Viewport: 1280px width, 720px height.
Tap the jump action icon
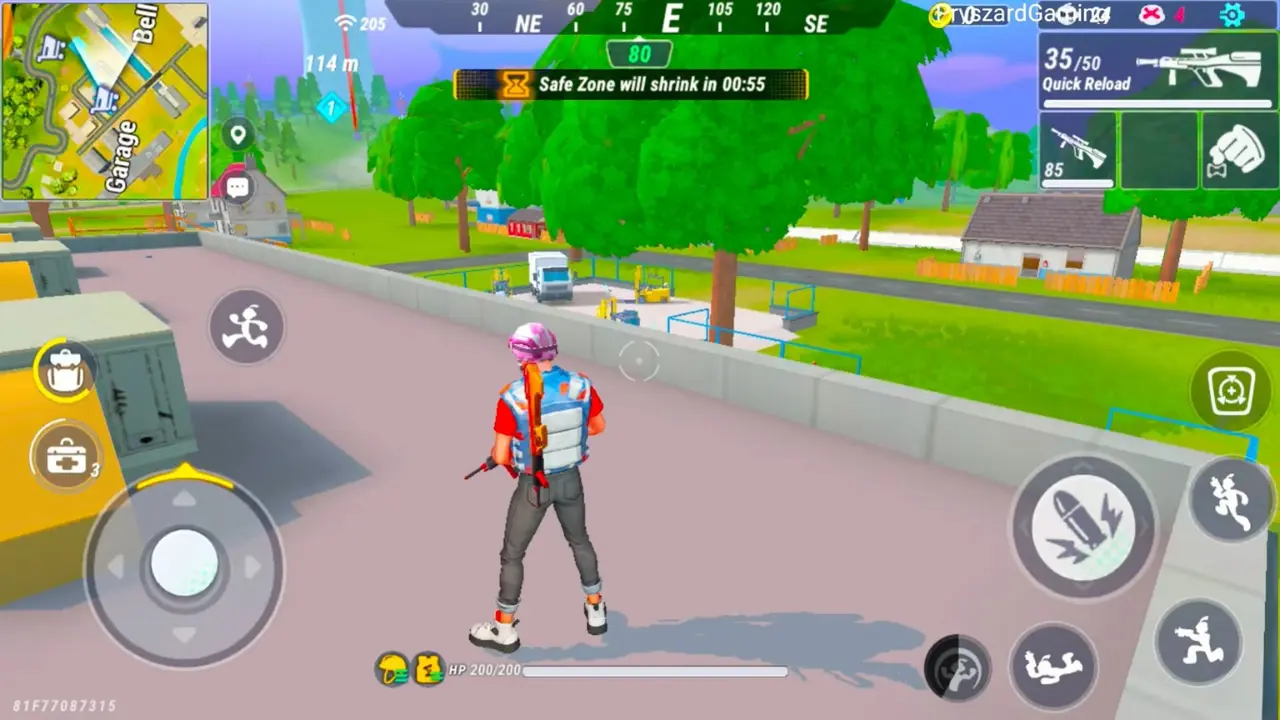click(1229, 500)
